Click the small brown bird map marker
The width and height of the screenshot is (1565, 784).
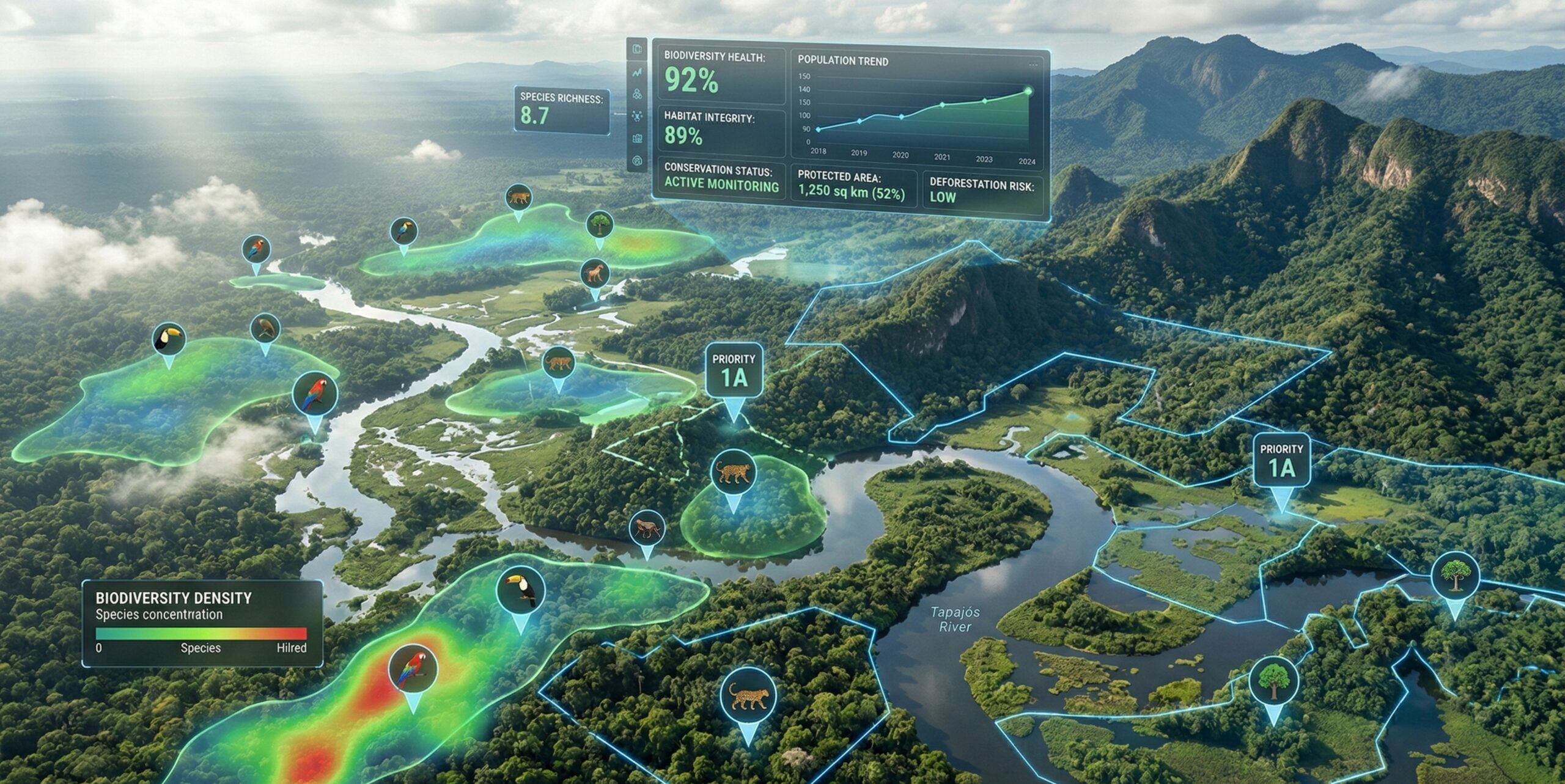tap(265, 329)
